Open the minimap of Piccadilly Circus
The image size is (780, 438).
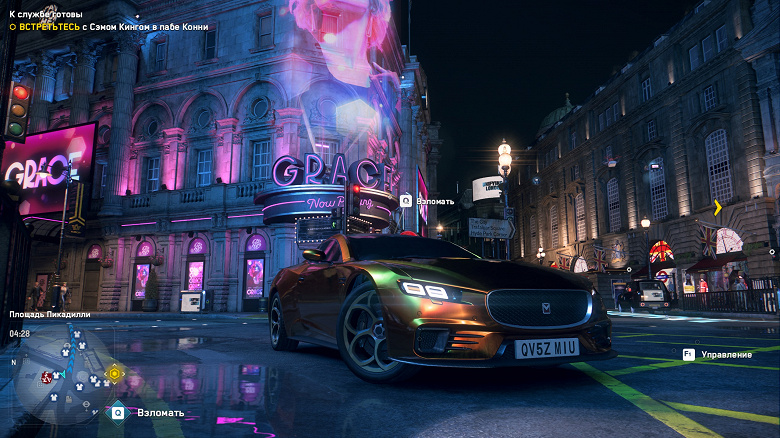click(60, 375)
